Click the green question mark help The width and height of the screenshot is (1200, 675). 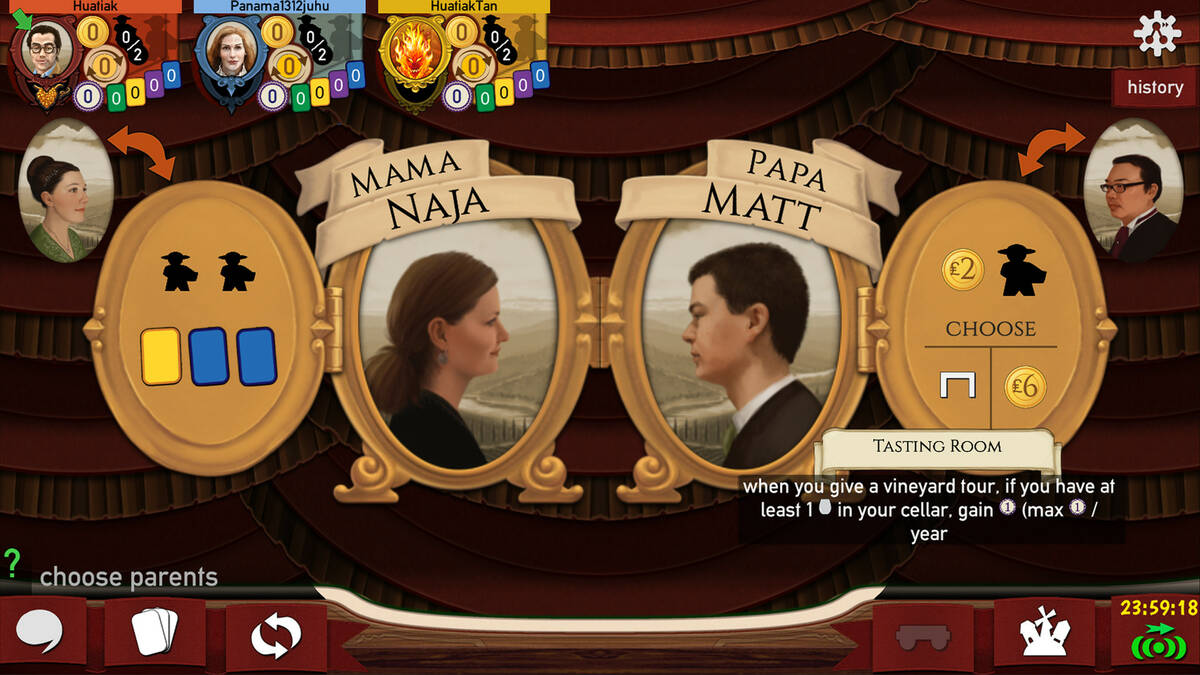click(x=12, y=563)
